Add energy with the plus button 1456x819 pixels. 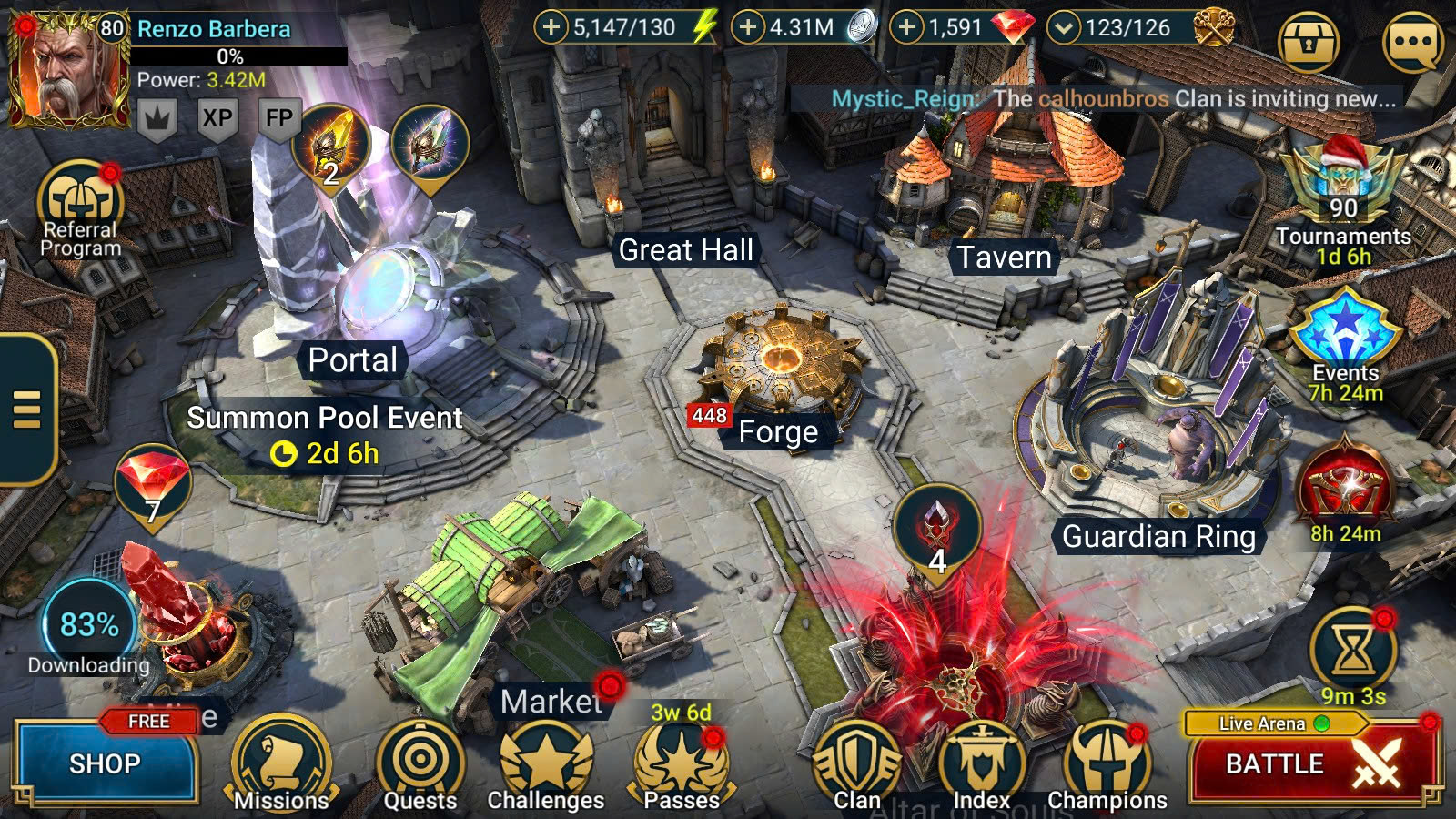pos(551,27)
